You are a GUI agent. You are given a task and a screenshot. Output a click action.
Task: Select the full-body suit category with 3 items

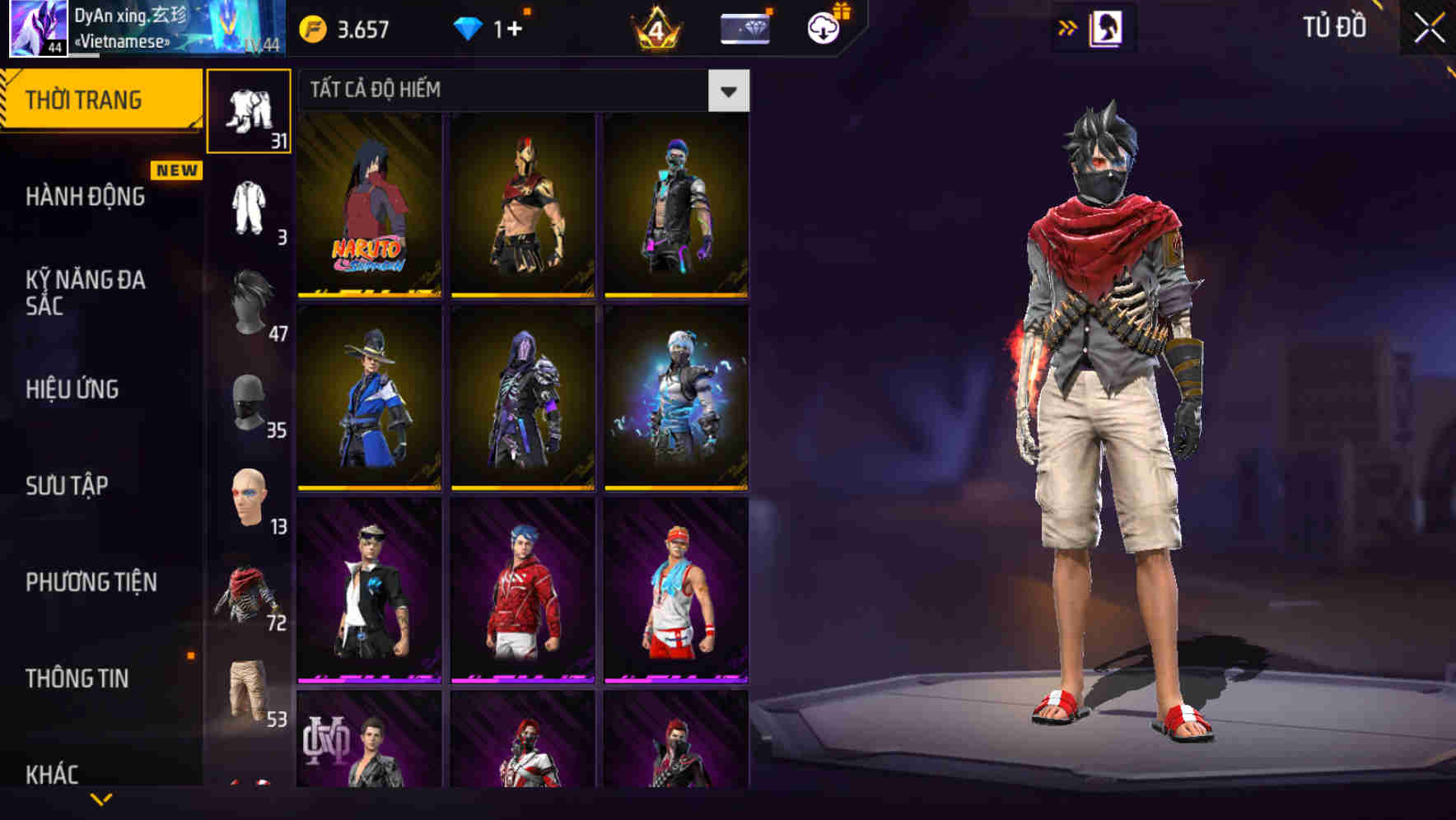click(250, 207)
